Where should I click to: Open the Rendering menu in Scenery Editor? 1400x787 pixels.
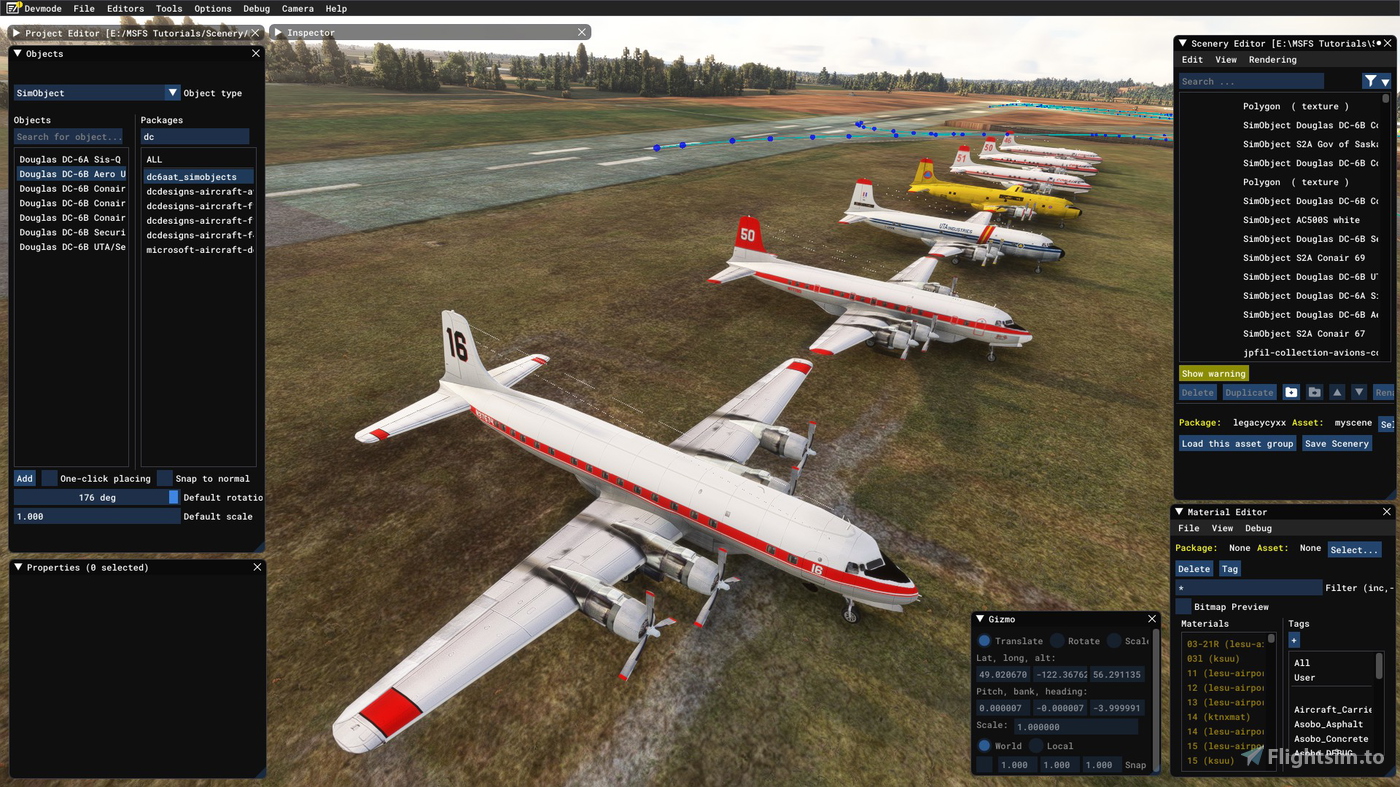[1272, 59]
